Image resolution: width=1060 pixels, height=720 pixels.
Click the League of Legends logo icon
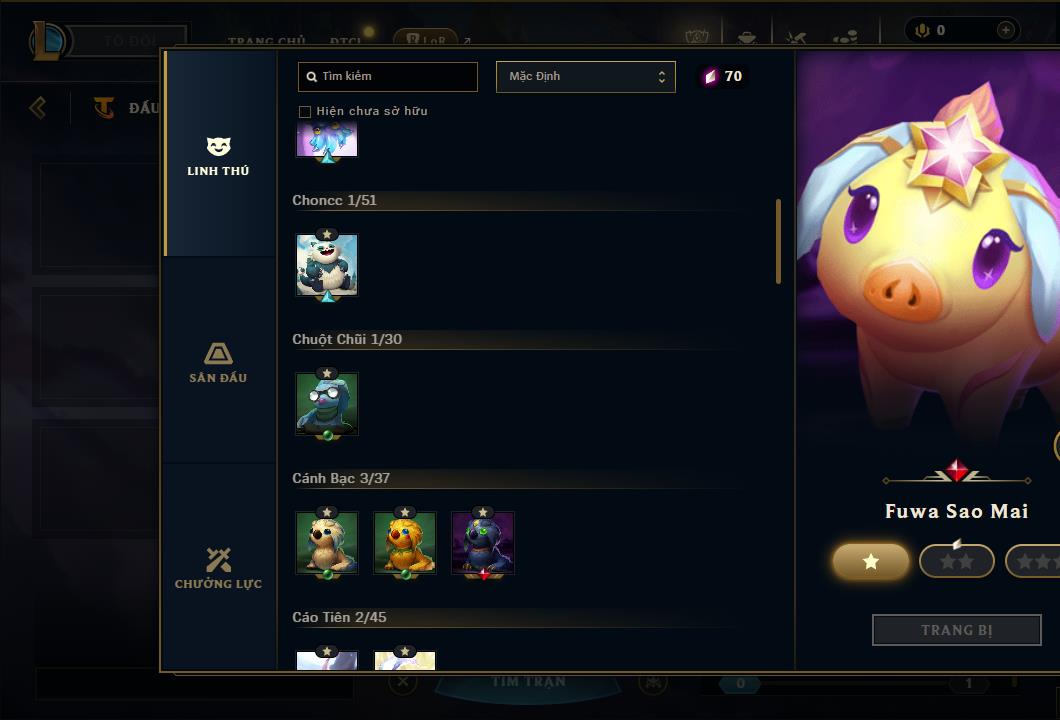pyautogui.click(x=48, y=40)
